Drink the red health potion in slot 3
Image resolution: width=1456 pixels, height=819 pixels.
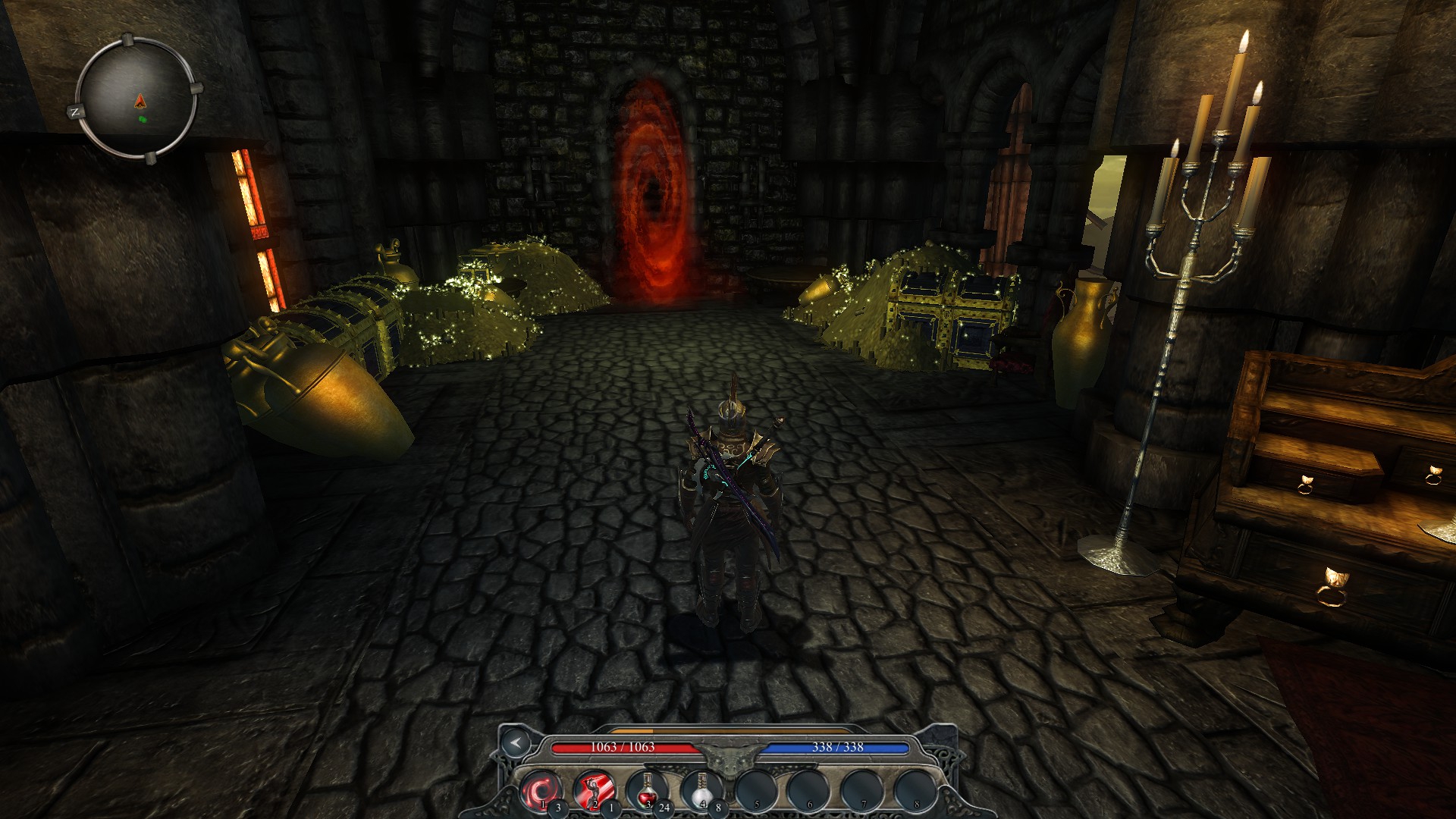point(647,791)
